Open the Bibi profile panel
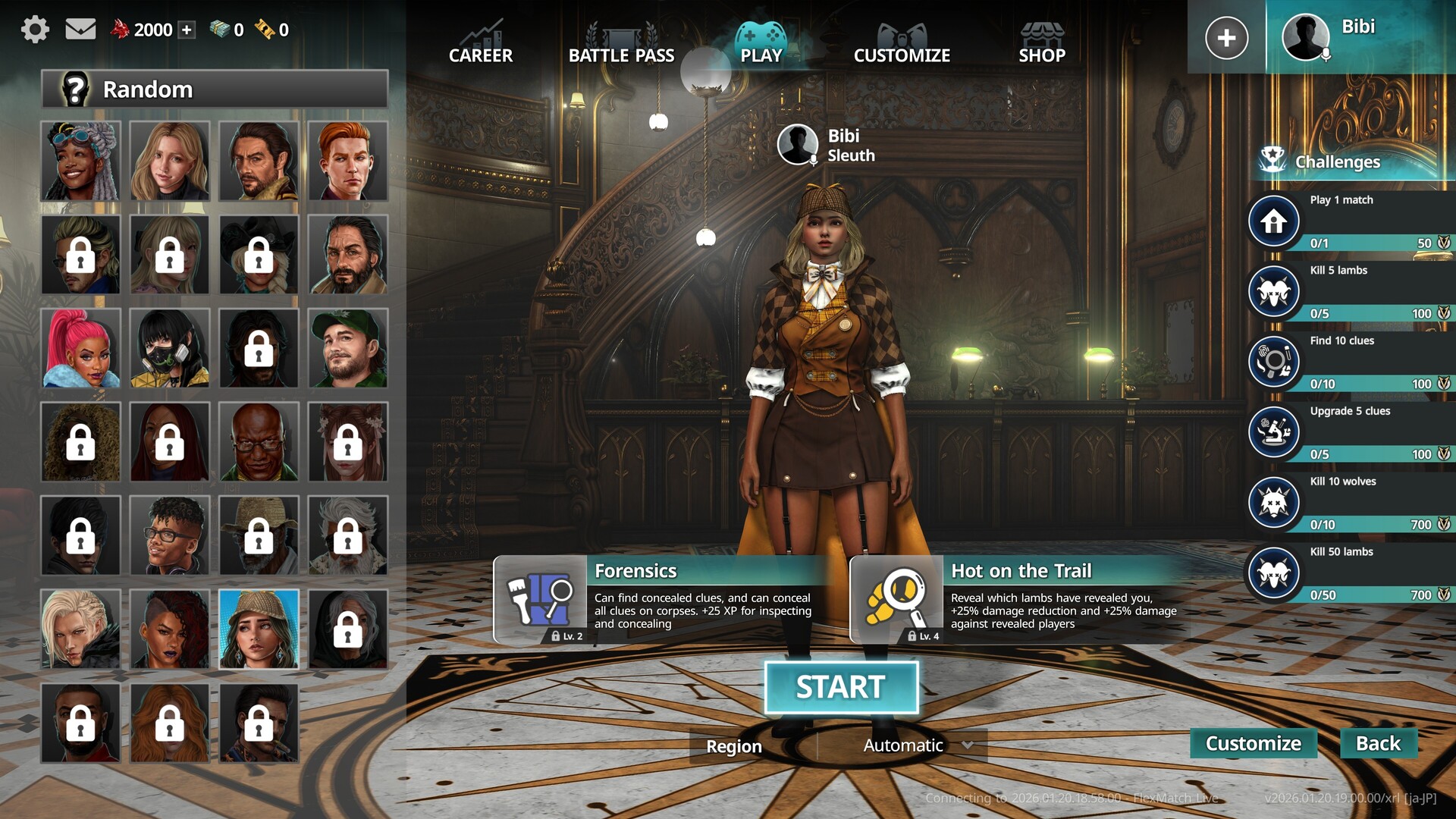The image size is (1456, 819). [x=1357, y=37]
